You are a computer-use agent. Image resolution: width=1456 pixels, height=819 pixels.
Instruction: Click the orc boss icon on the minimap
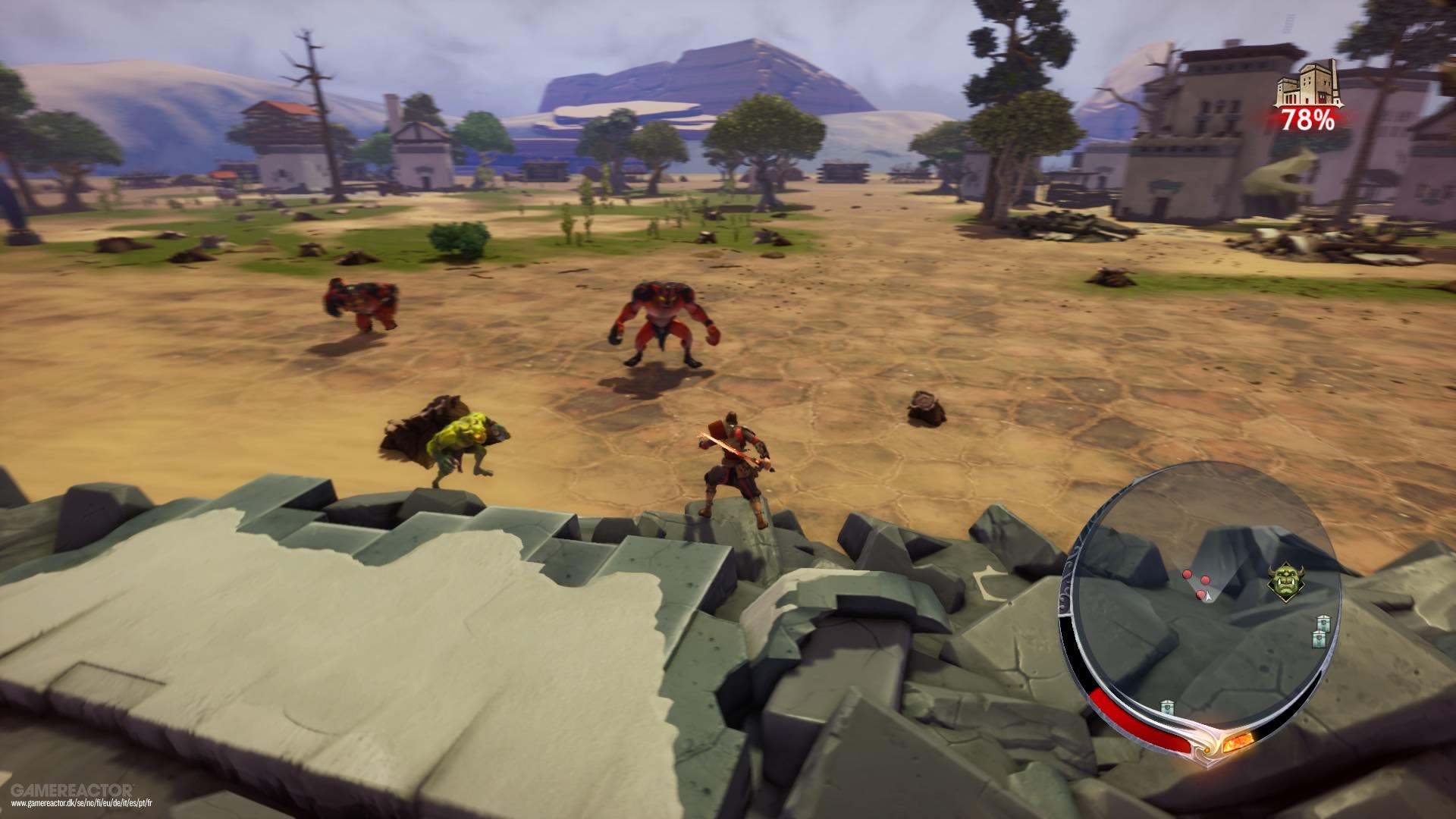pos(1287,582)
